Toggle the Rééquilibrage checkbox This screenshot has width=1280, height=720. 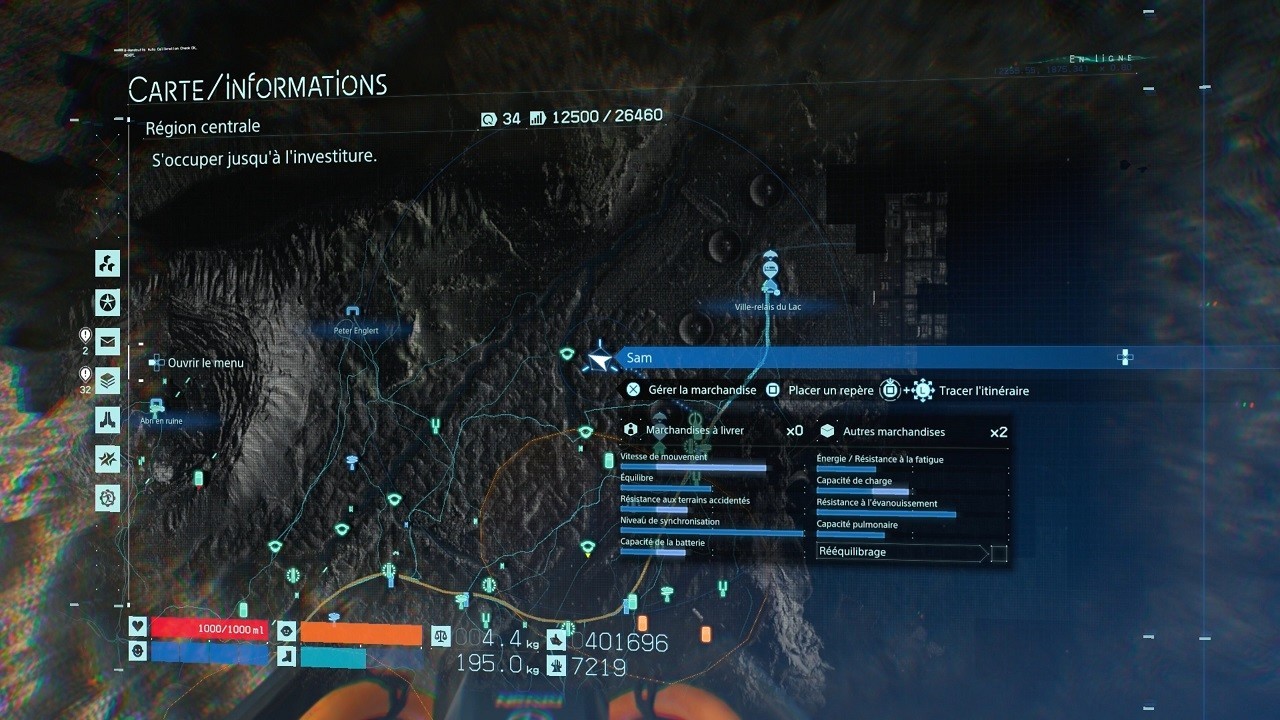998,552
